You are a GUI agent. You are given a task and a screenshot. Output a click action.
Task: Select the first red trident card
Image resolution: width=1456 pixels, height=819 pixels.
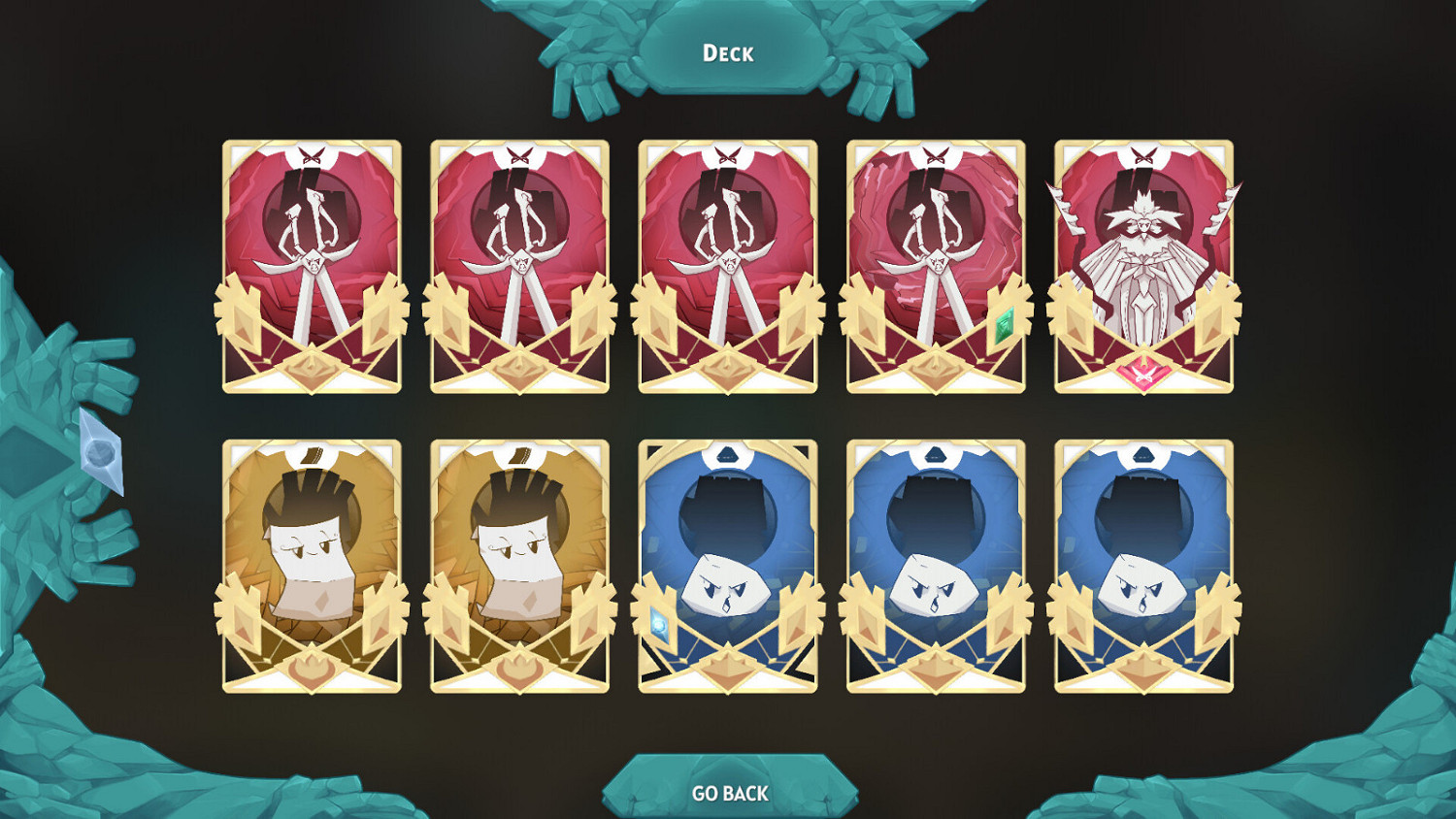(313, 265)
